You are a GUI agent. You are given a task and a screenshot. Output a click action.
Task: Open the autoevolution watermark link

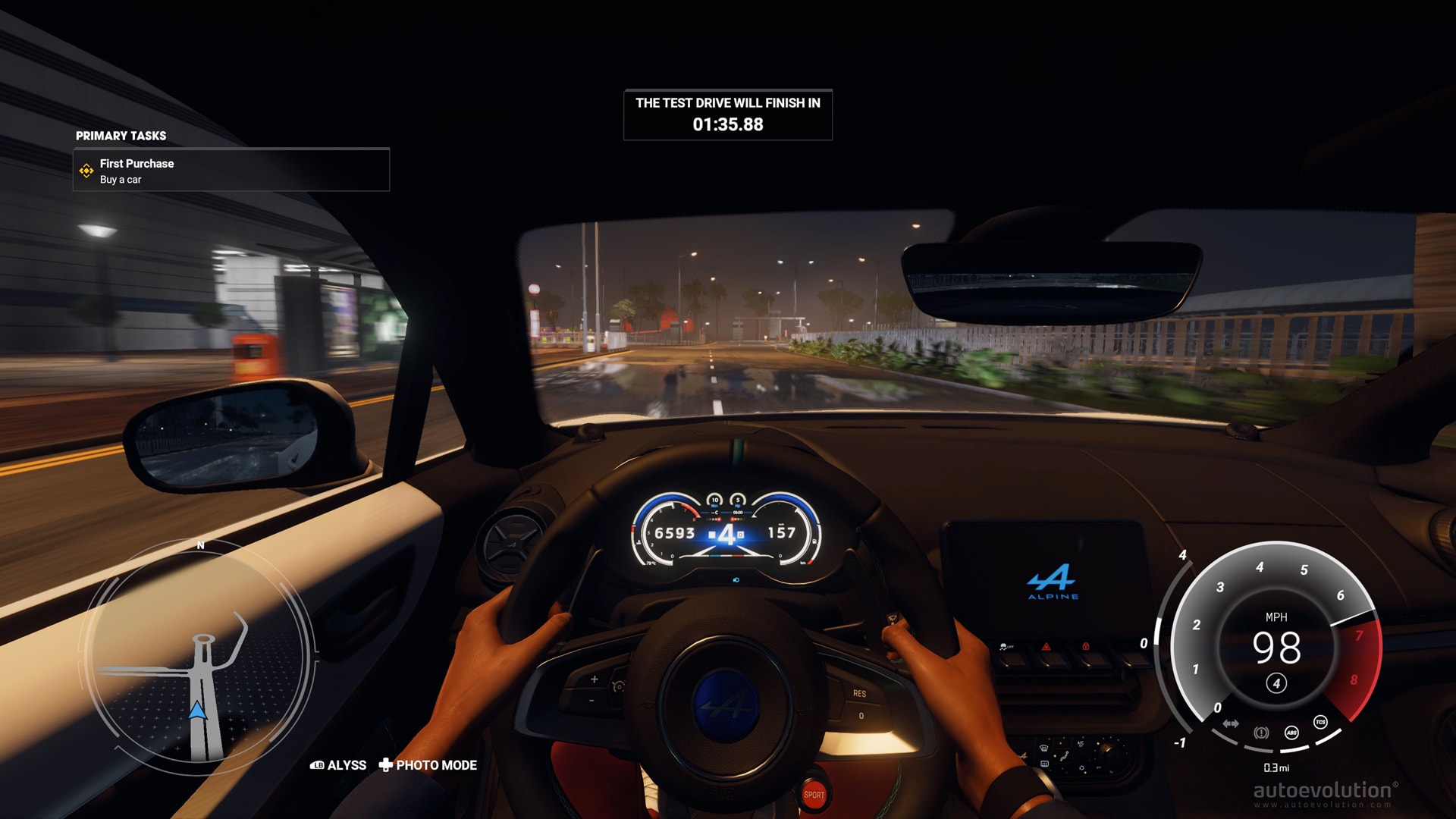click(x=1323, y=792)
